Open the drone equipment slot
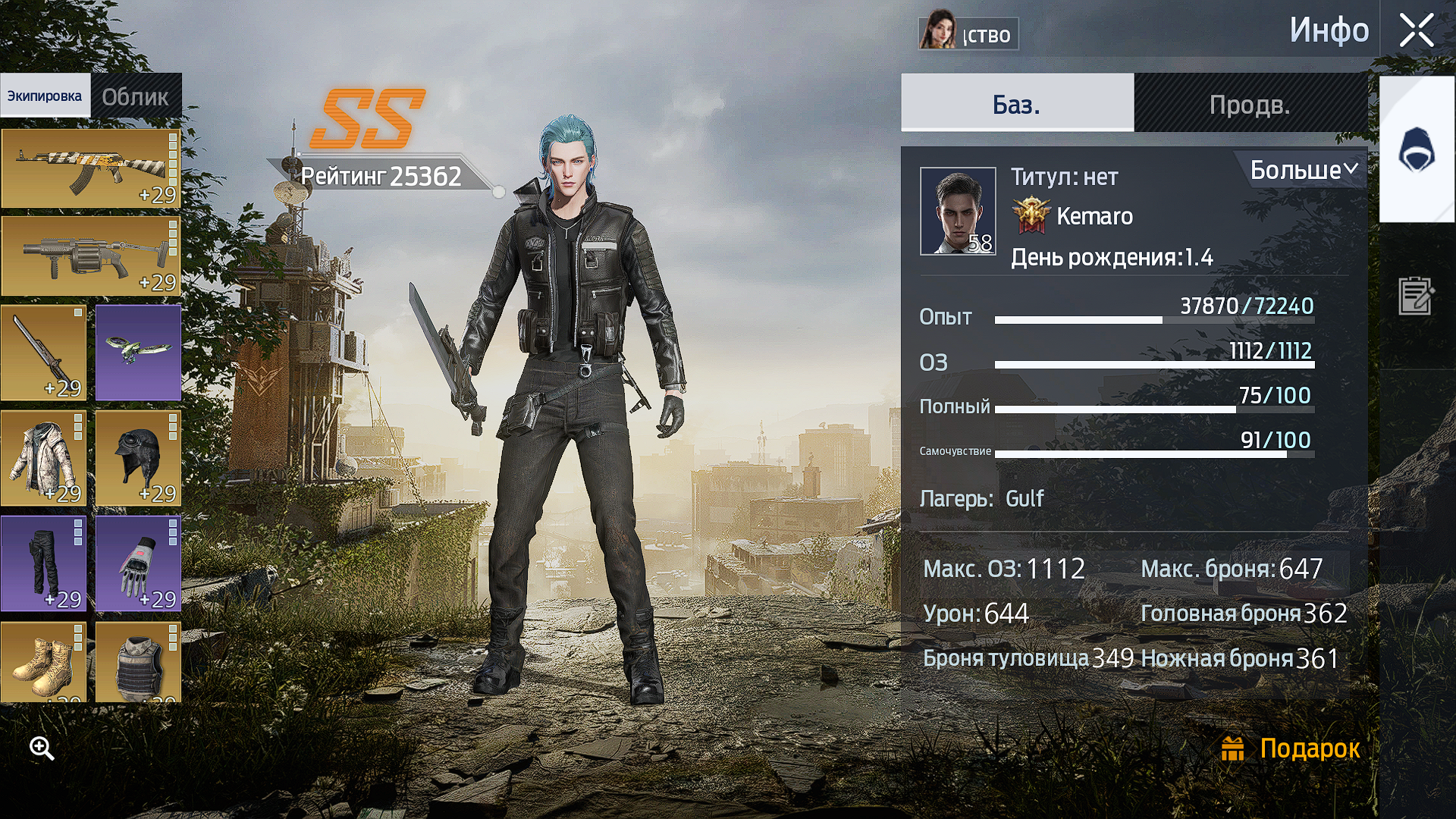The height and width of the screenshot is (819, 1456). pyautogui.click(x=138, y=353)
